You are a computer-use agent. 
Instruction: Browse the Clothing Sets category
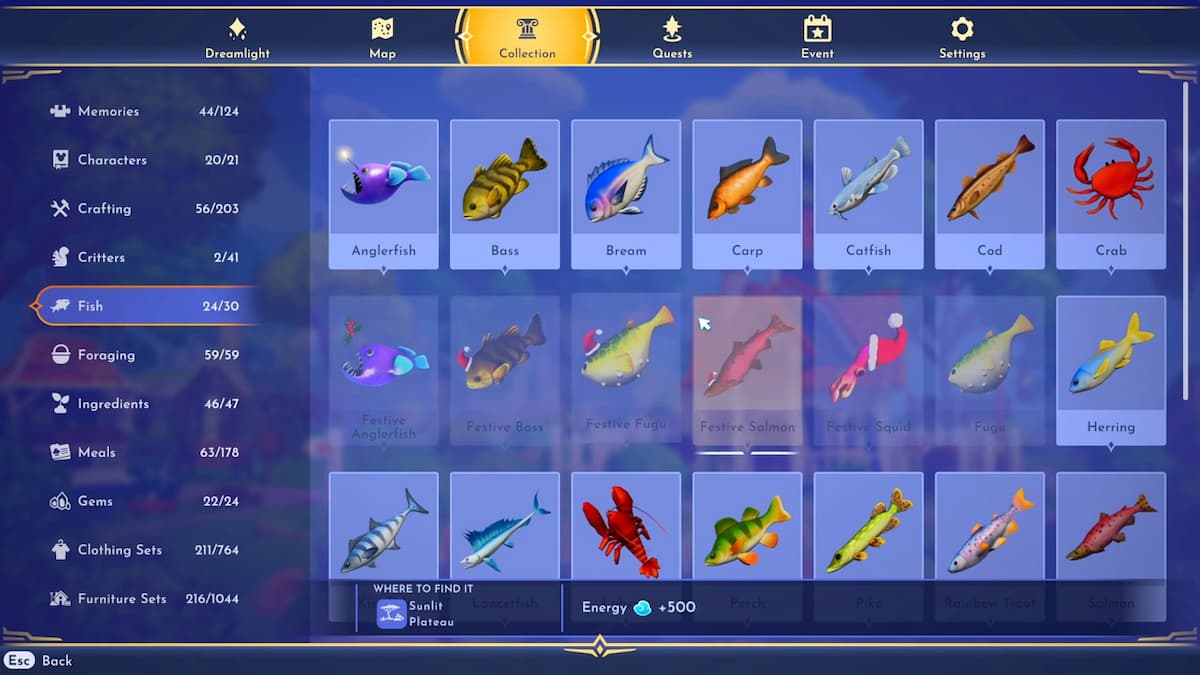pos(145,550)
